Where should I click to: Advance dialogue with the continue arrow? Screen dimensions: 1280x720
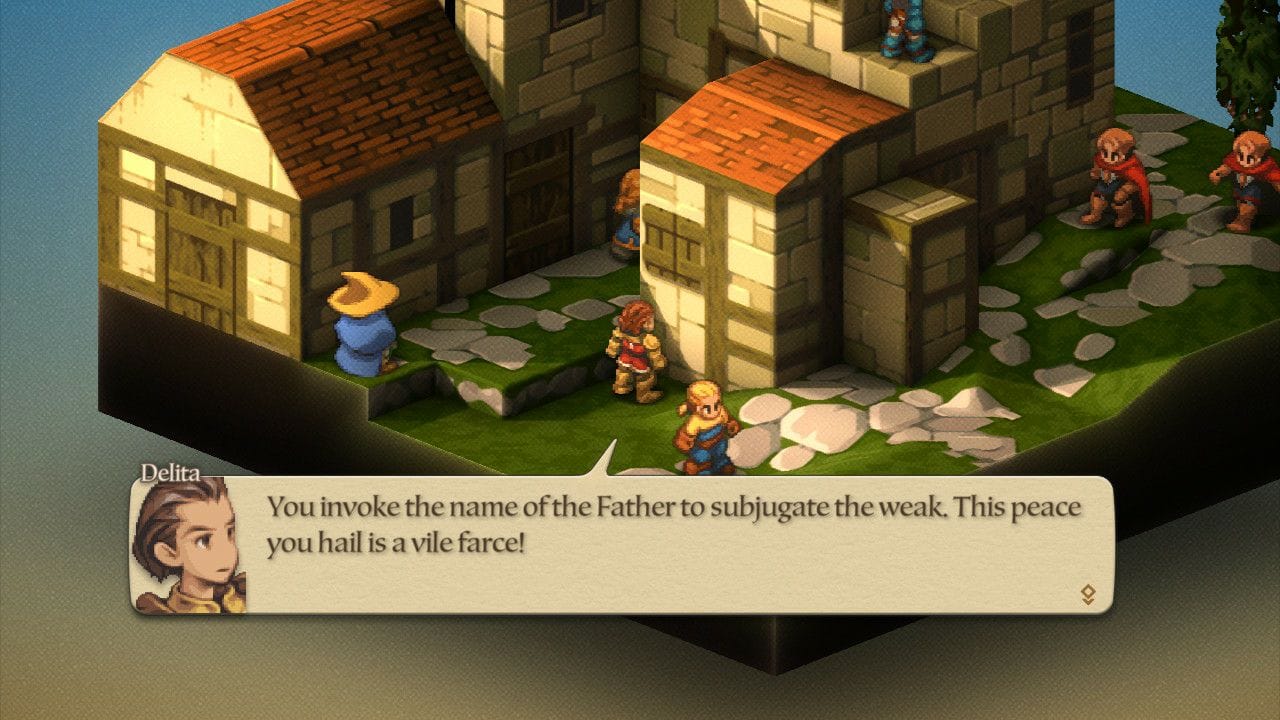(x=1088, y=595)
